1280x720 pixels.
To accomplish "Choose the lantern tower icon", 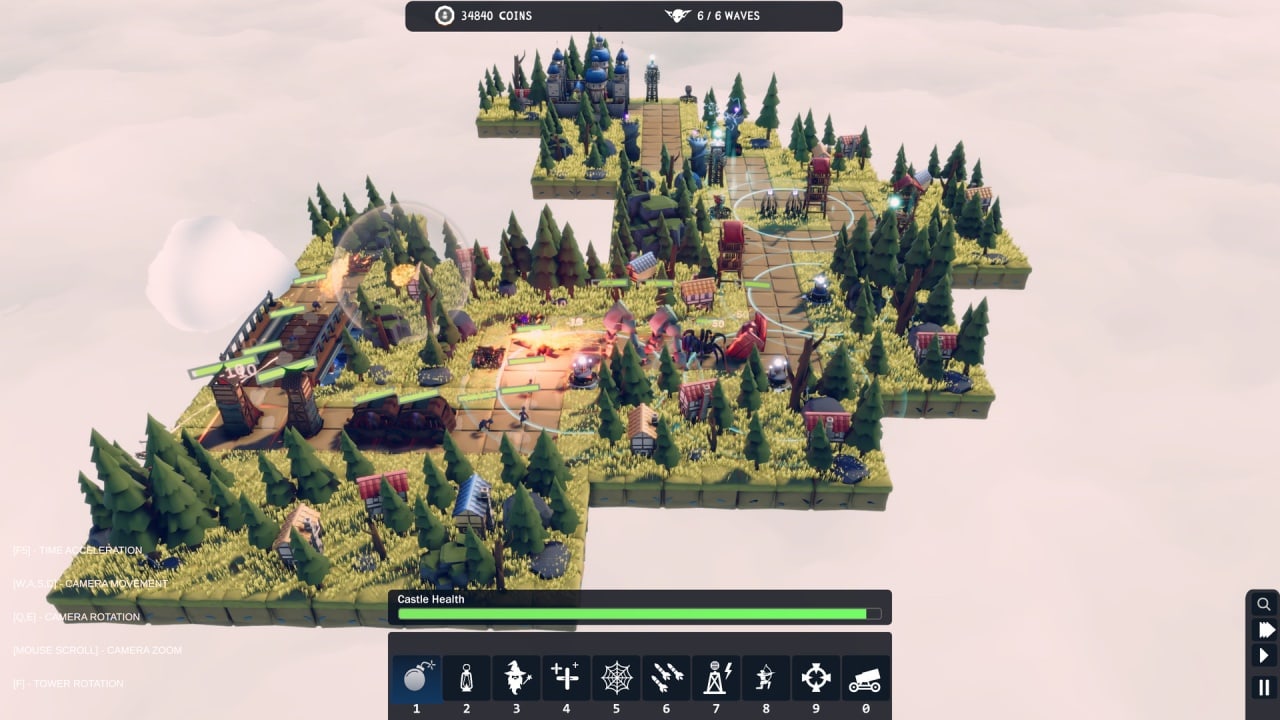I will click(466, 678).
